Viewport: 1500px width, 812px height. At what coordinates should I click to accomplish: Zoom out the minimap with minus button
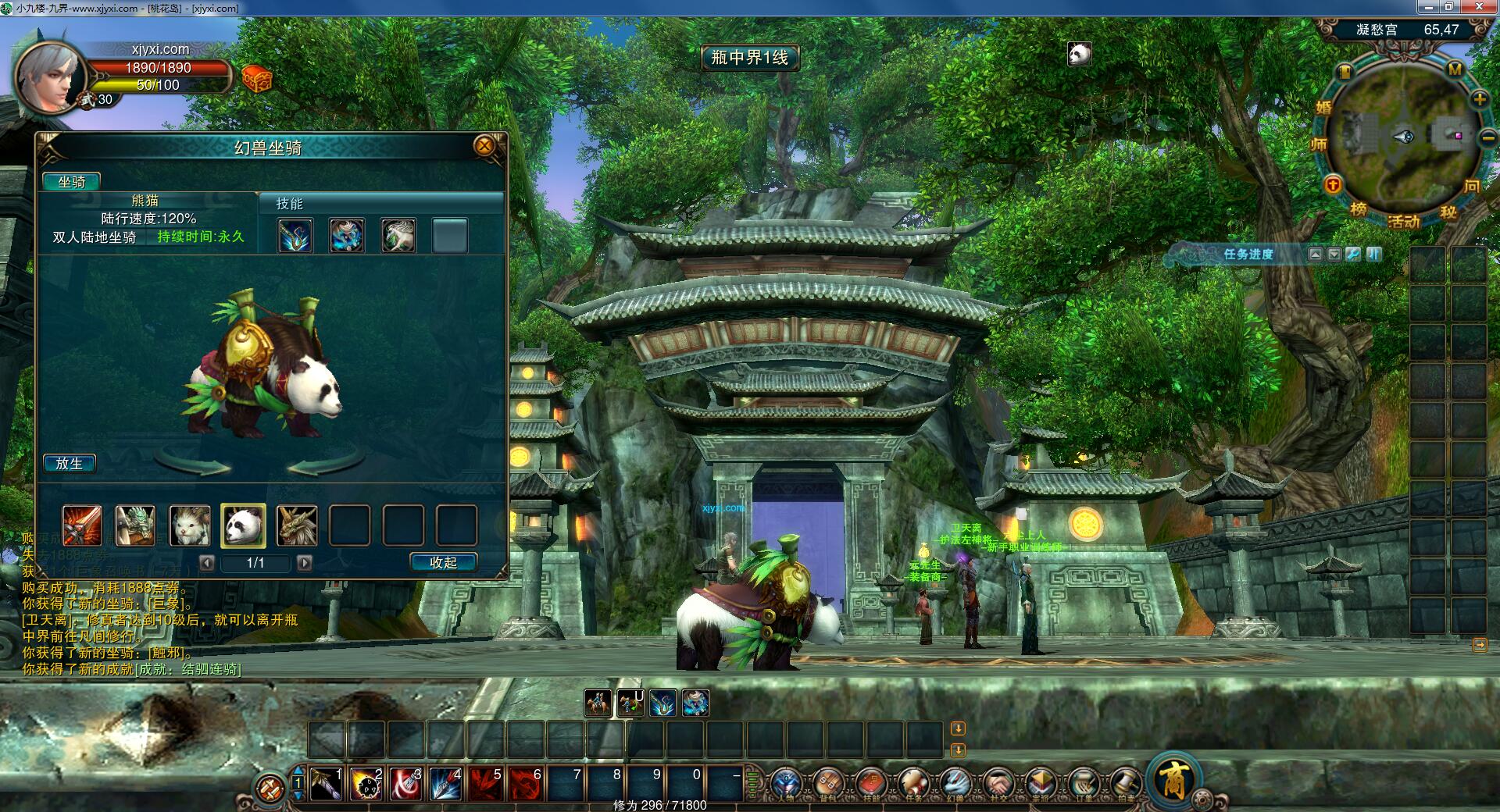click(x=1487, y=138)
